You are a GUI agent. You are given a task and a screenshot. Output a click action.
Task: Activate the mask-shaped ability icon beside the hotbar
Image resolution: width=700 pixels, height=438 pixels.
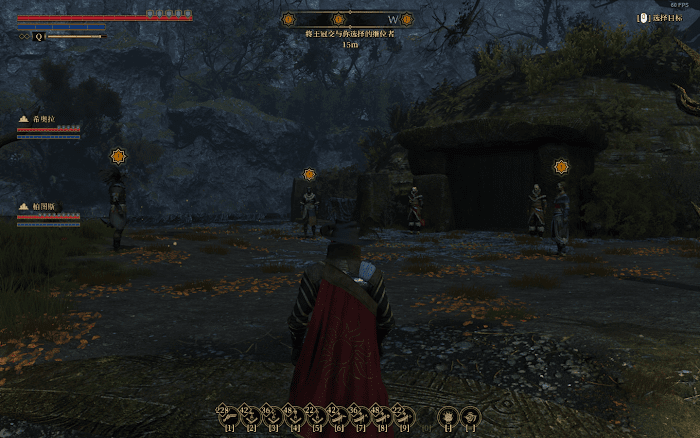coord(448,415)
